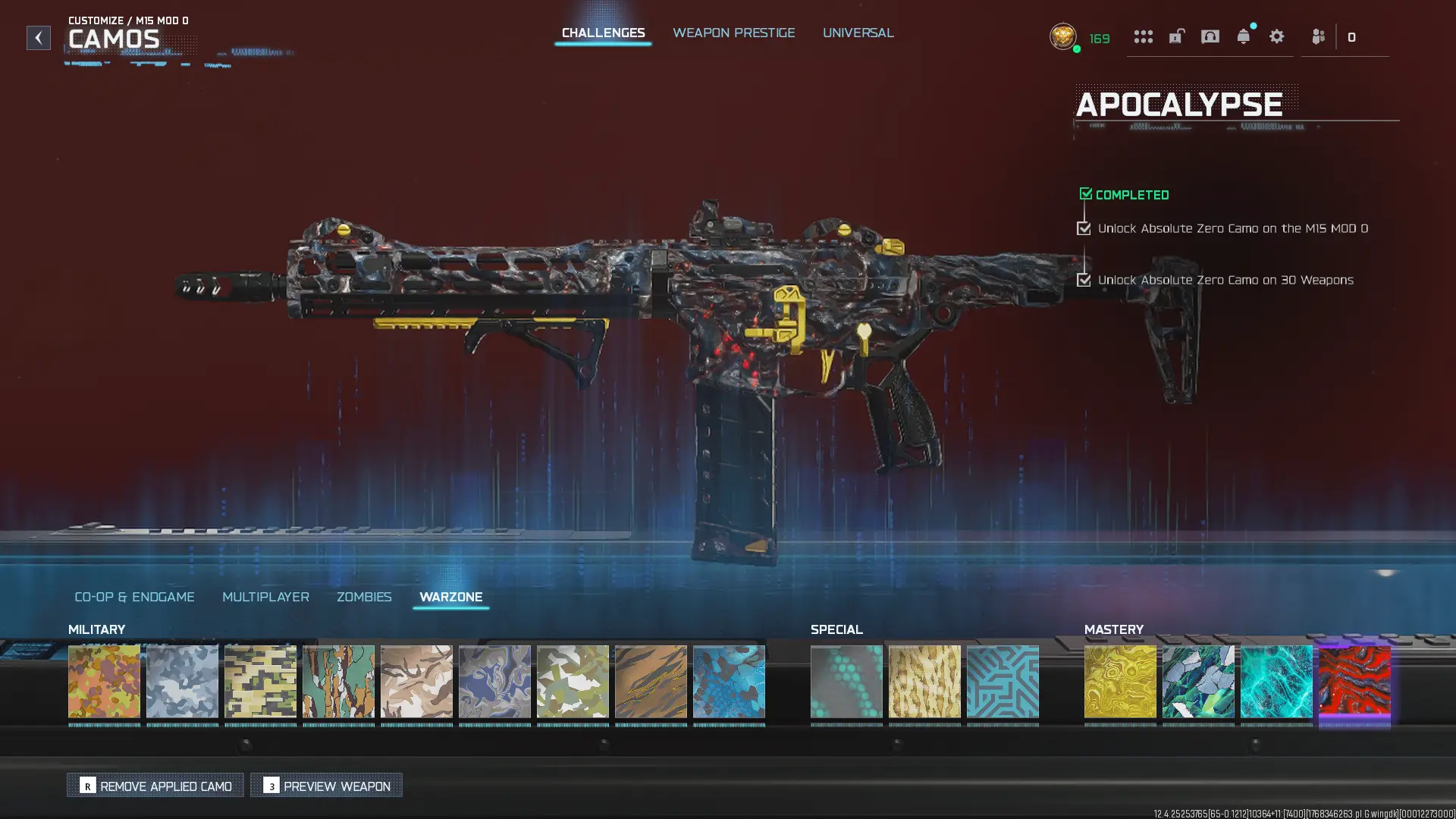Click Remove Applied Camo
The image size is (1456, 819).
[x=155, y=786]
